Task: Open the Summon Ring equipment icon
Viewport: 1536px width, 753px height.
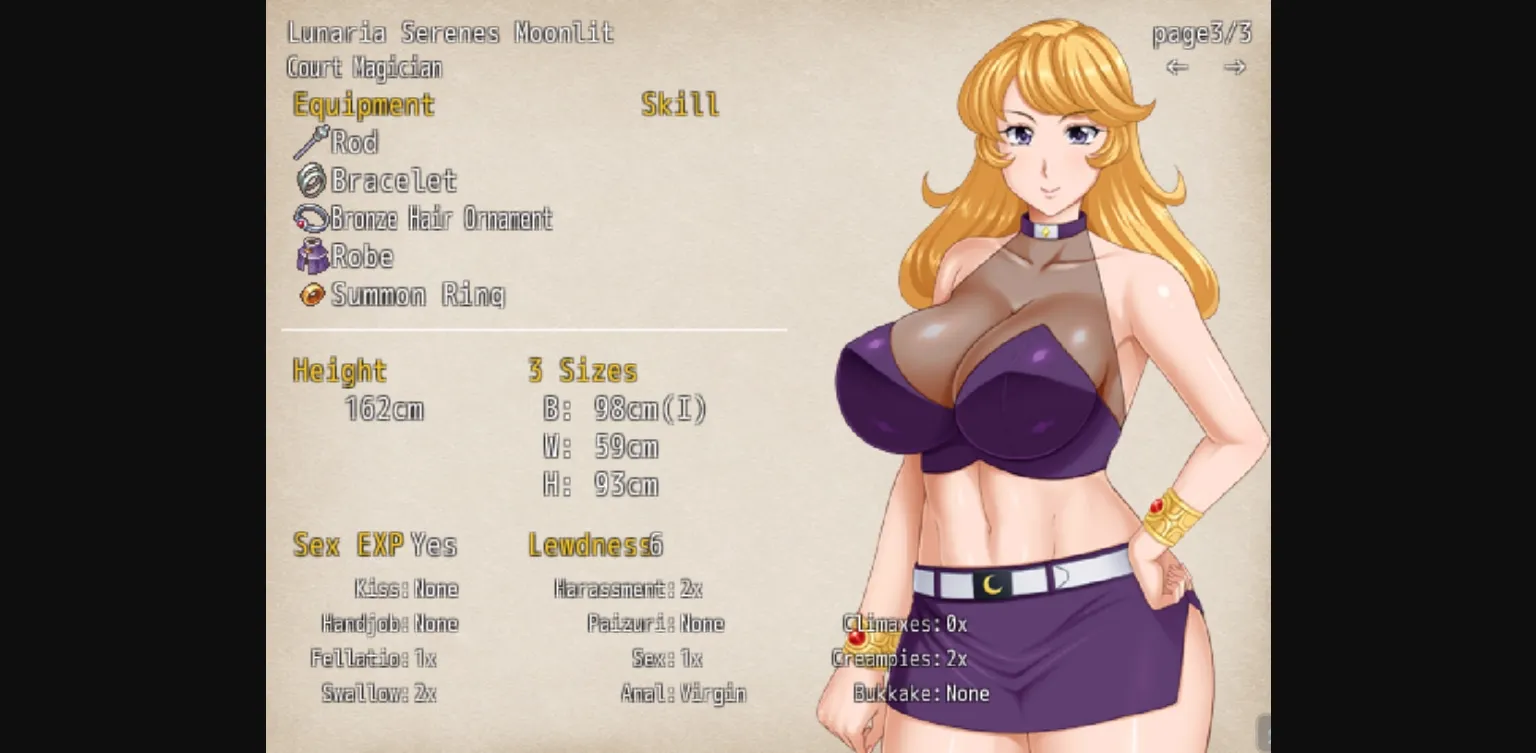Action: [313, 295]
